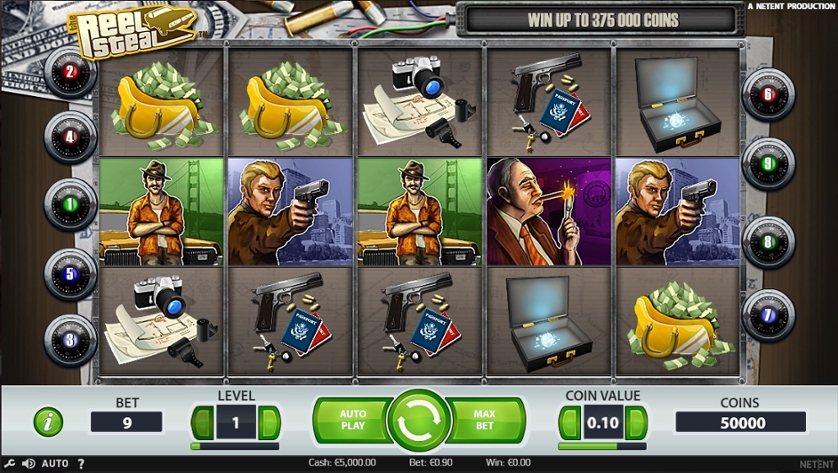Select bet line 4 marker
This screenshot has width=838, height=473.
tap(70, 136)
